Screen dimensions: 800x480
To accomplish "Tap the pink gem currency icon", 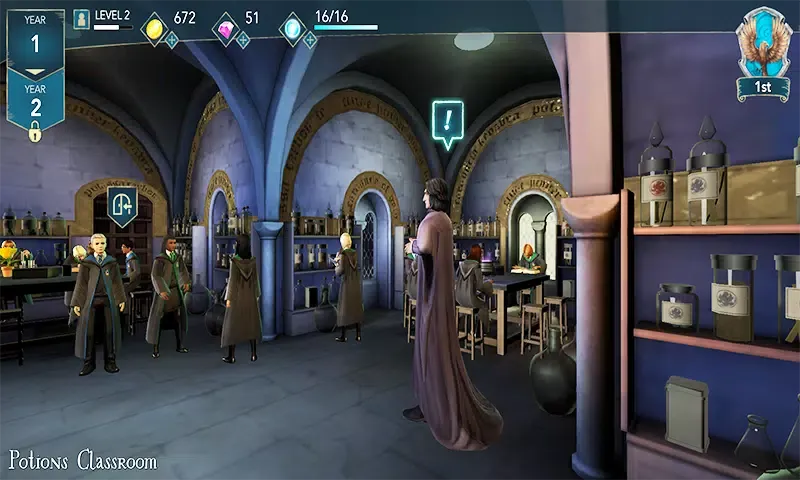I will click(226, 28).
